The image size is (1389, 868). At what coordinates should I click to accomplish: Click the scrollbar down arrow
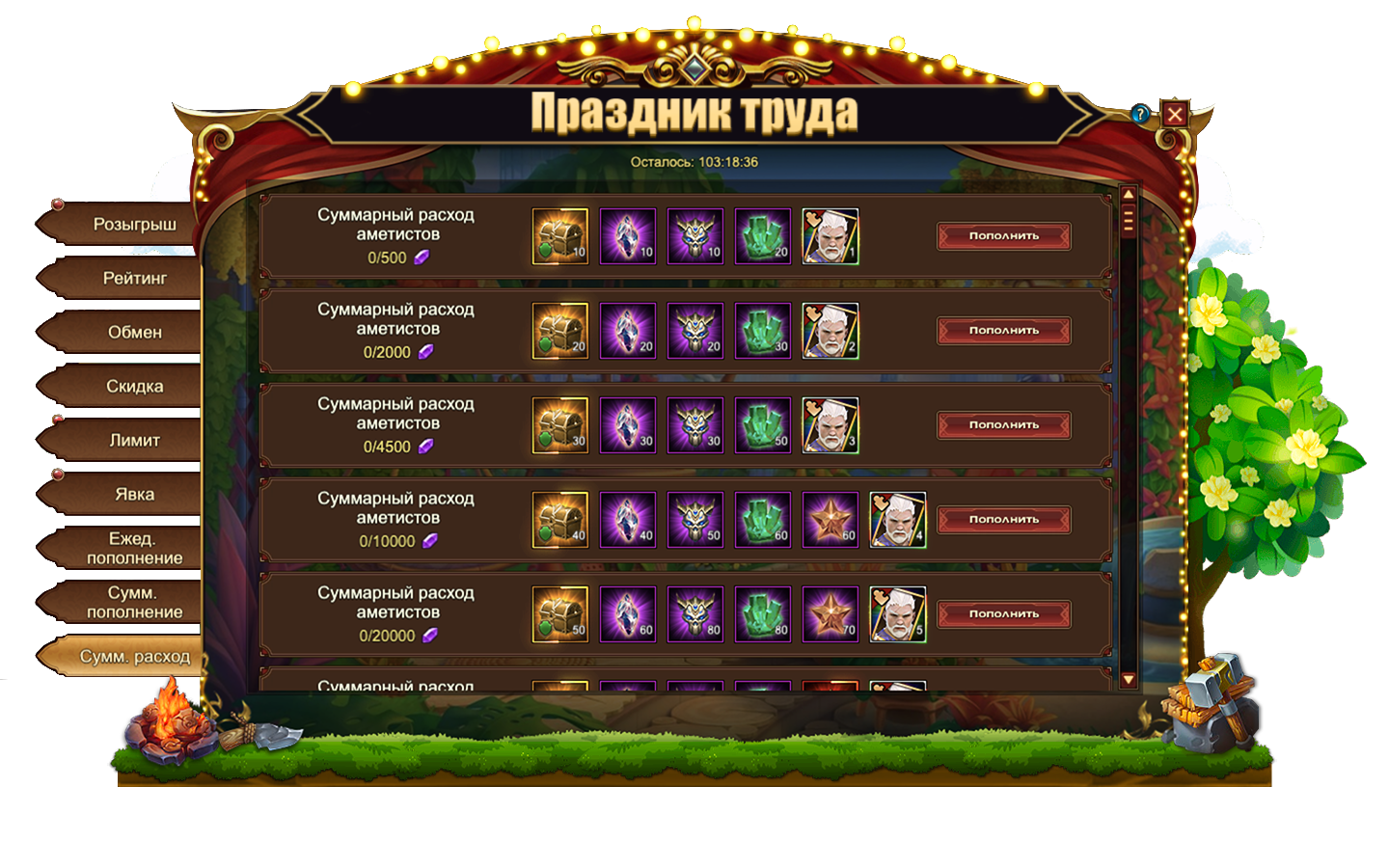(x=1128, y=680)
